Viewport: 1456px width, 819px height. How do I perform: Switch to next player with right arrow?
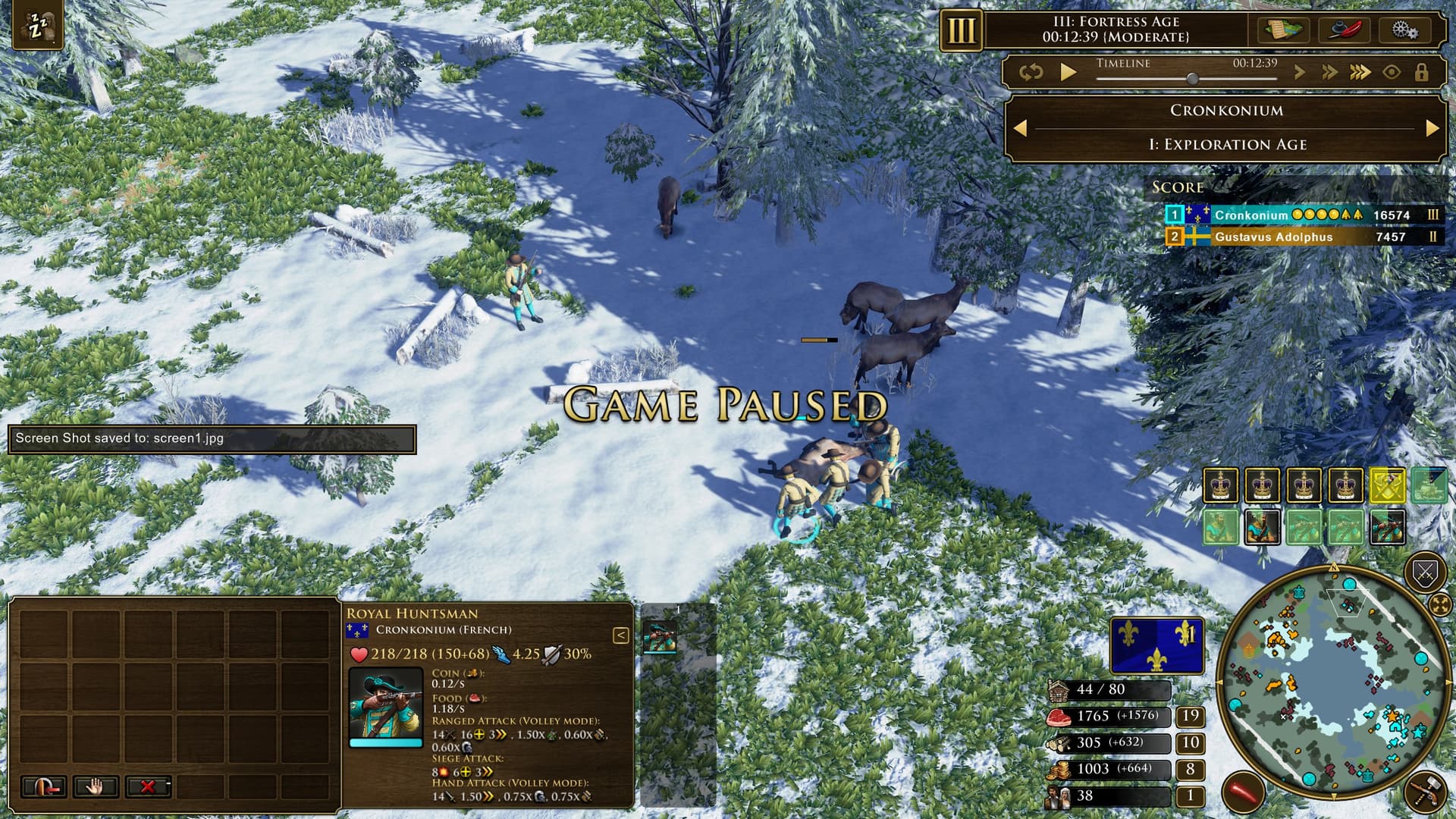(x=1432, y=128)
